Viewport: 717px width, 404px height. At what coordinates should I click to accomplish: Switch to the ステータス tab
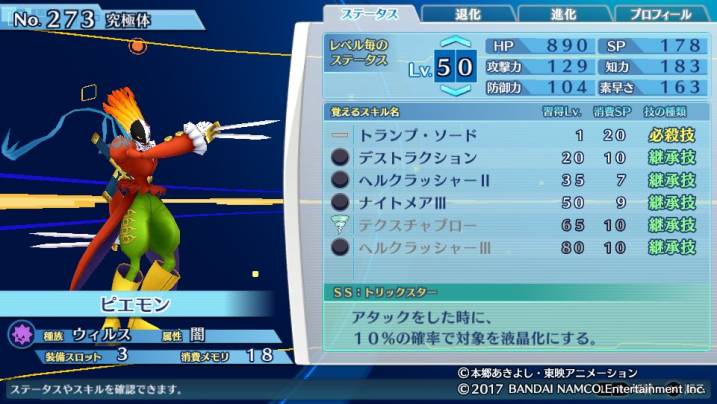[370, 14]
